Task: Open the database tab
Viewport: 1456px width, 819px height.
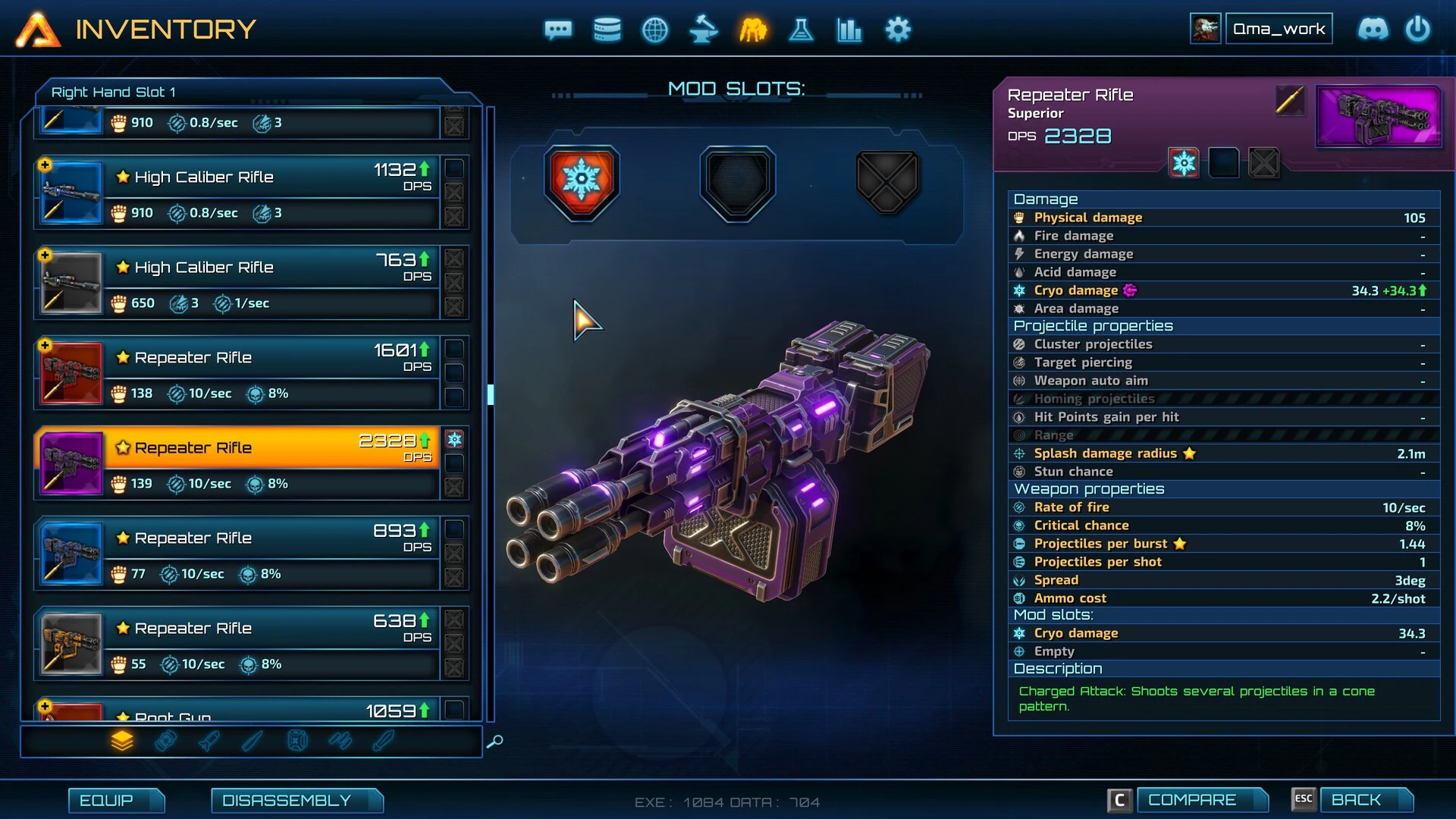Action: click(x=607, y=30)
